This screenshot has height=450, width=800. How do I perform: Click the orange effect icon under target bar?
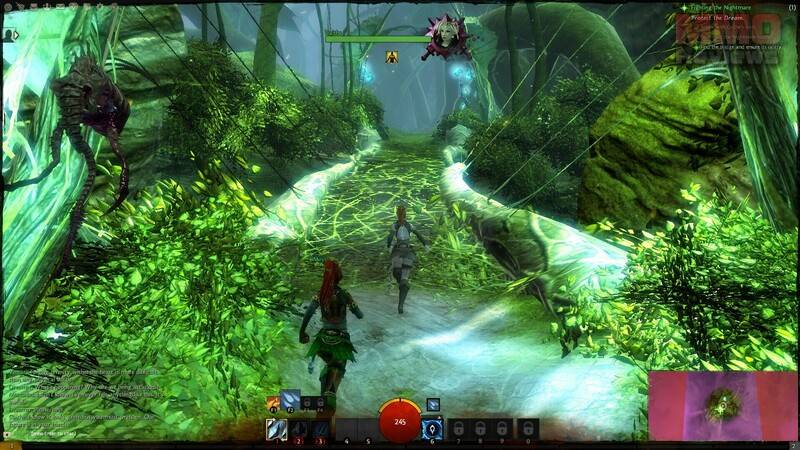[x=393, y=56]
